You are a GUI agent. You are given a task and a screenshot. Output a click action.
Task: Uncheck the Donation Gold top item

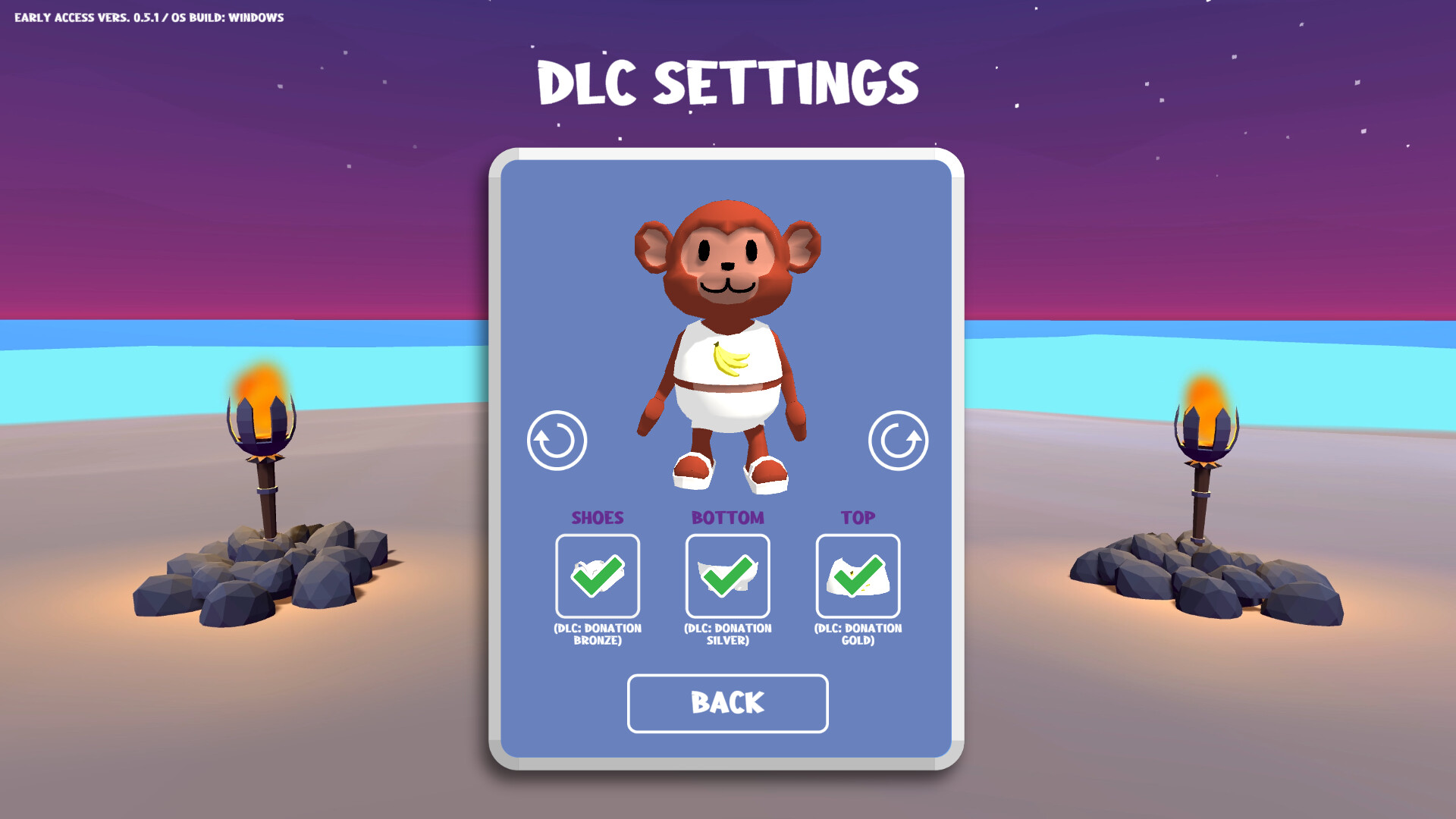858,576
